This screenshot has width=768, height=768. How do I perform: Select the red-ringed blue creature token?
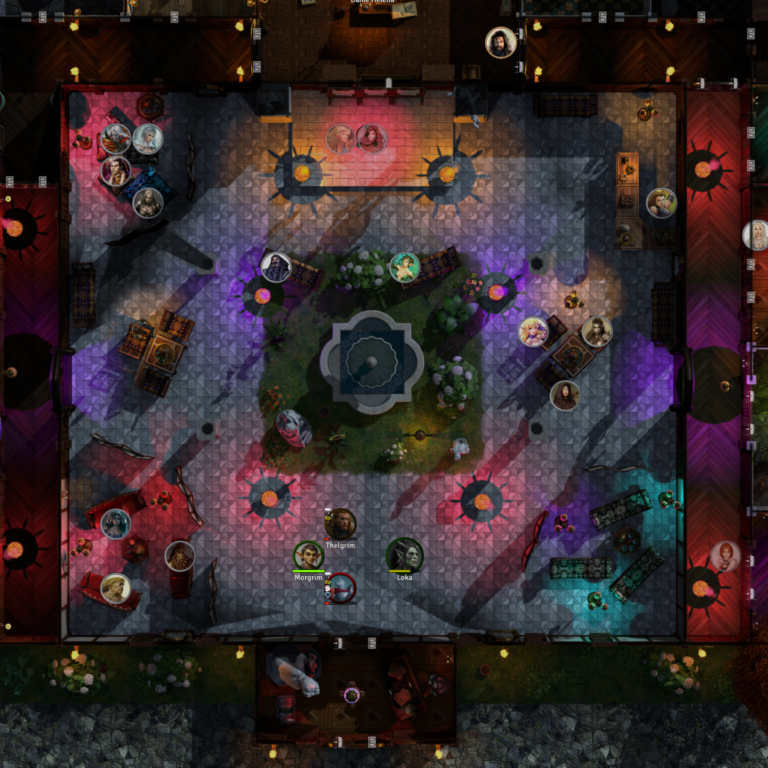pos(341,589)
